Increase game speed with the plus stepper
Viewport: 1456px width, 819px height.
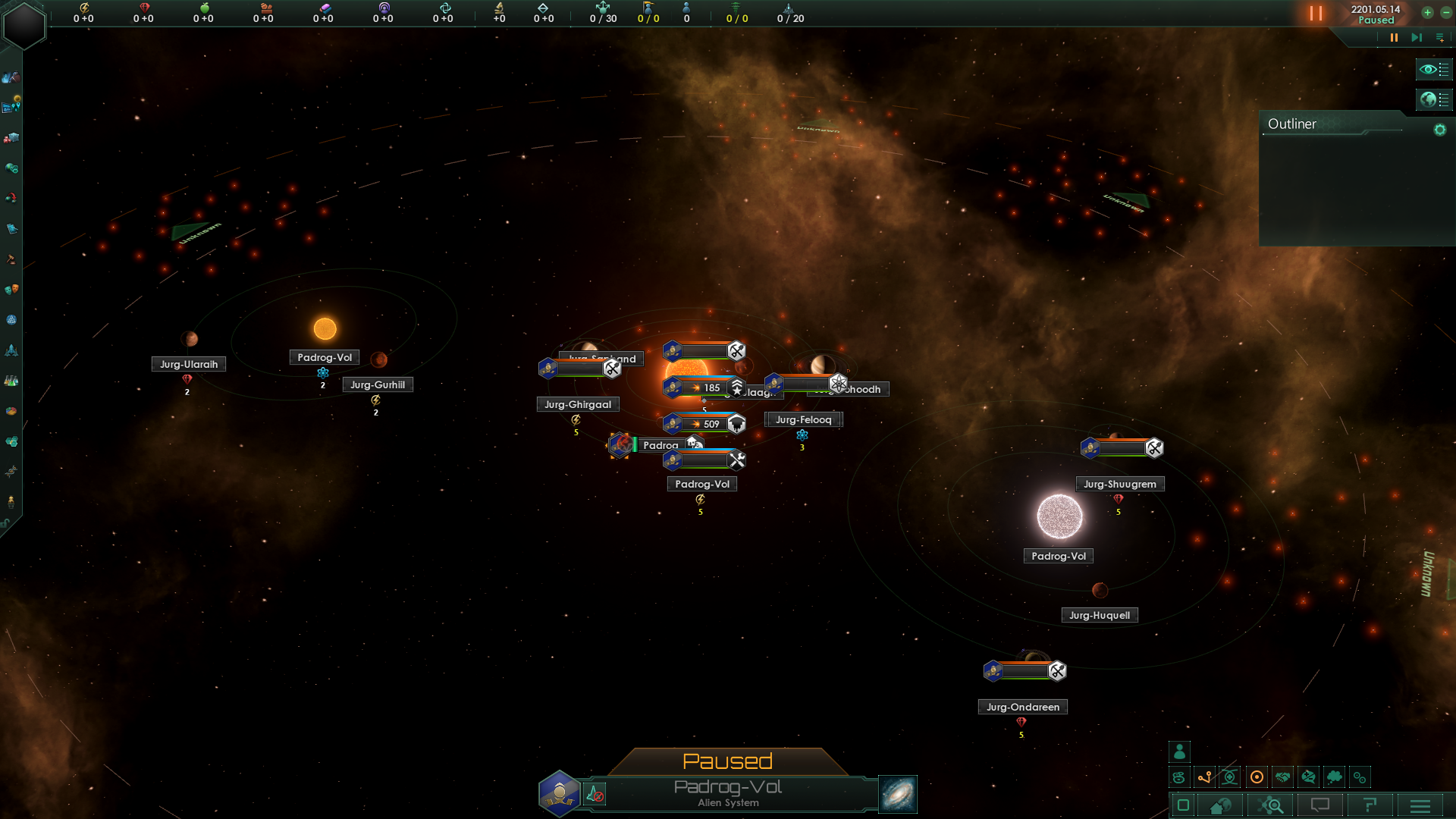click(1428, 13)
